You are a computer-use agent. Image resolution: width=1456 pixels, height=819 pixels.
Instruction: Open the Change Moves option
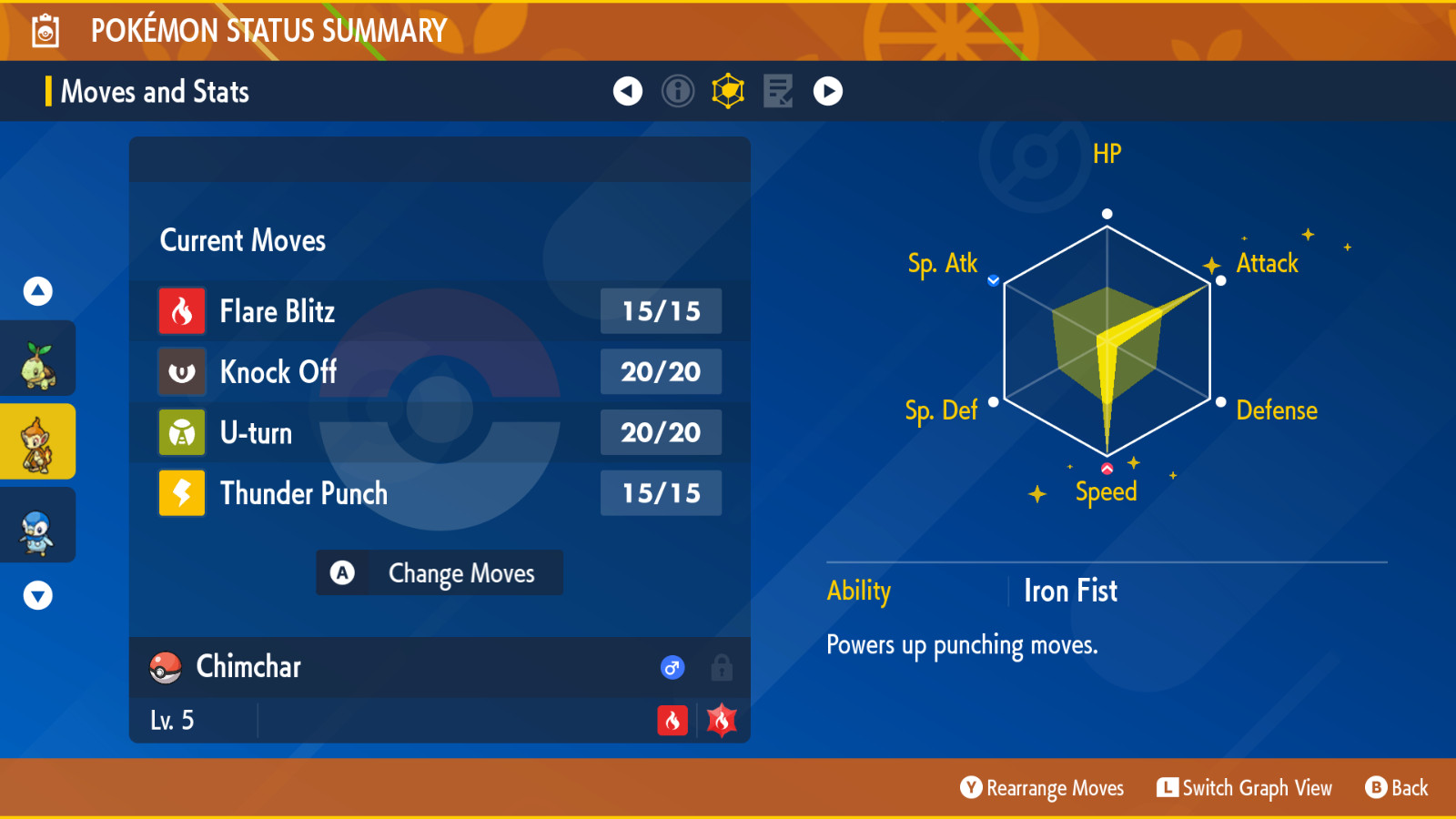tap(440, 573)
